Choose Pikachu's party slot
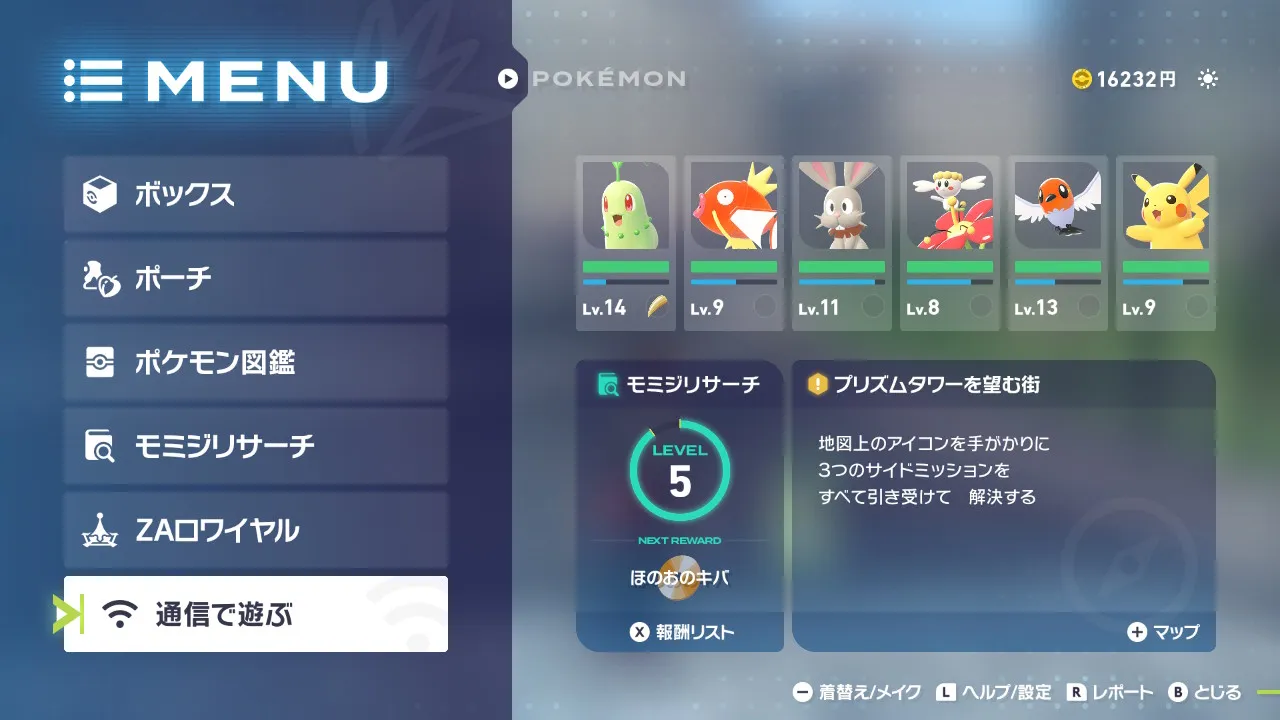The height and width of the screenshot is (720, 1280). pos(1166,243)
